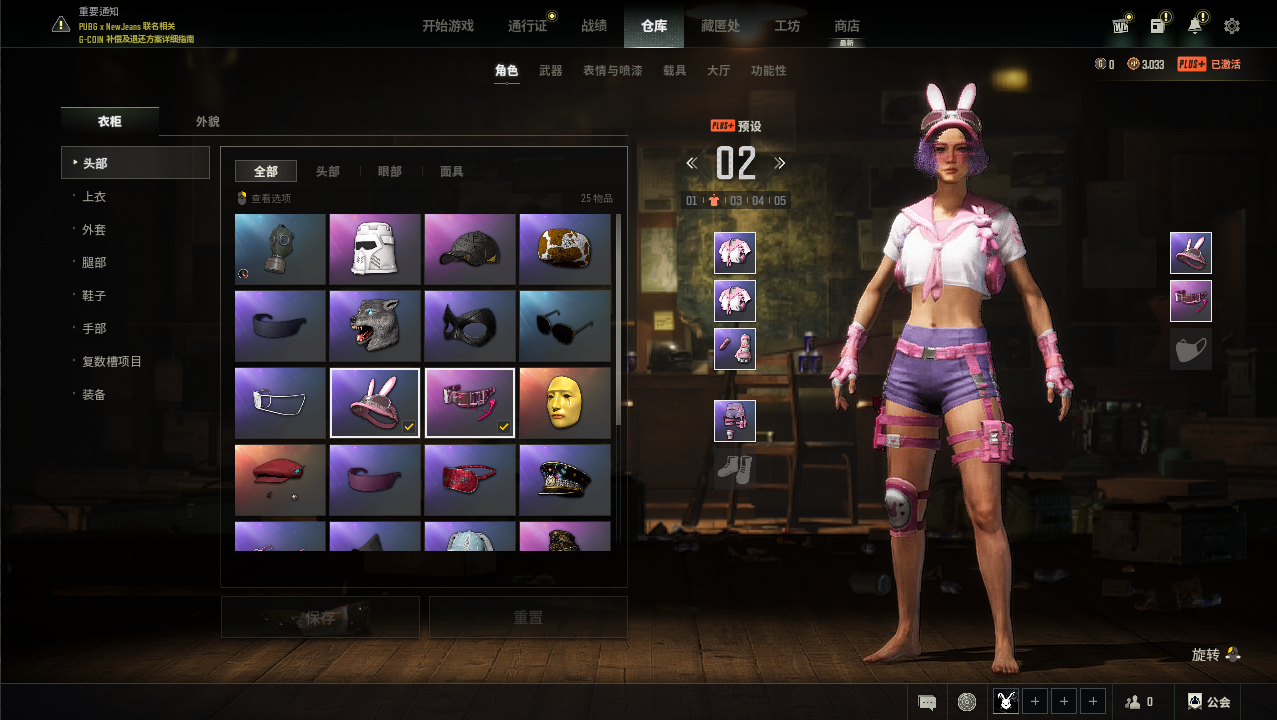
Task: Choose the 鞋子 shoes category
Action: [x=94, y=296]
